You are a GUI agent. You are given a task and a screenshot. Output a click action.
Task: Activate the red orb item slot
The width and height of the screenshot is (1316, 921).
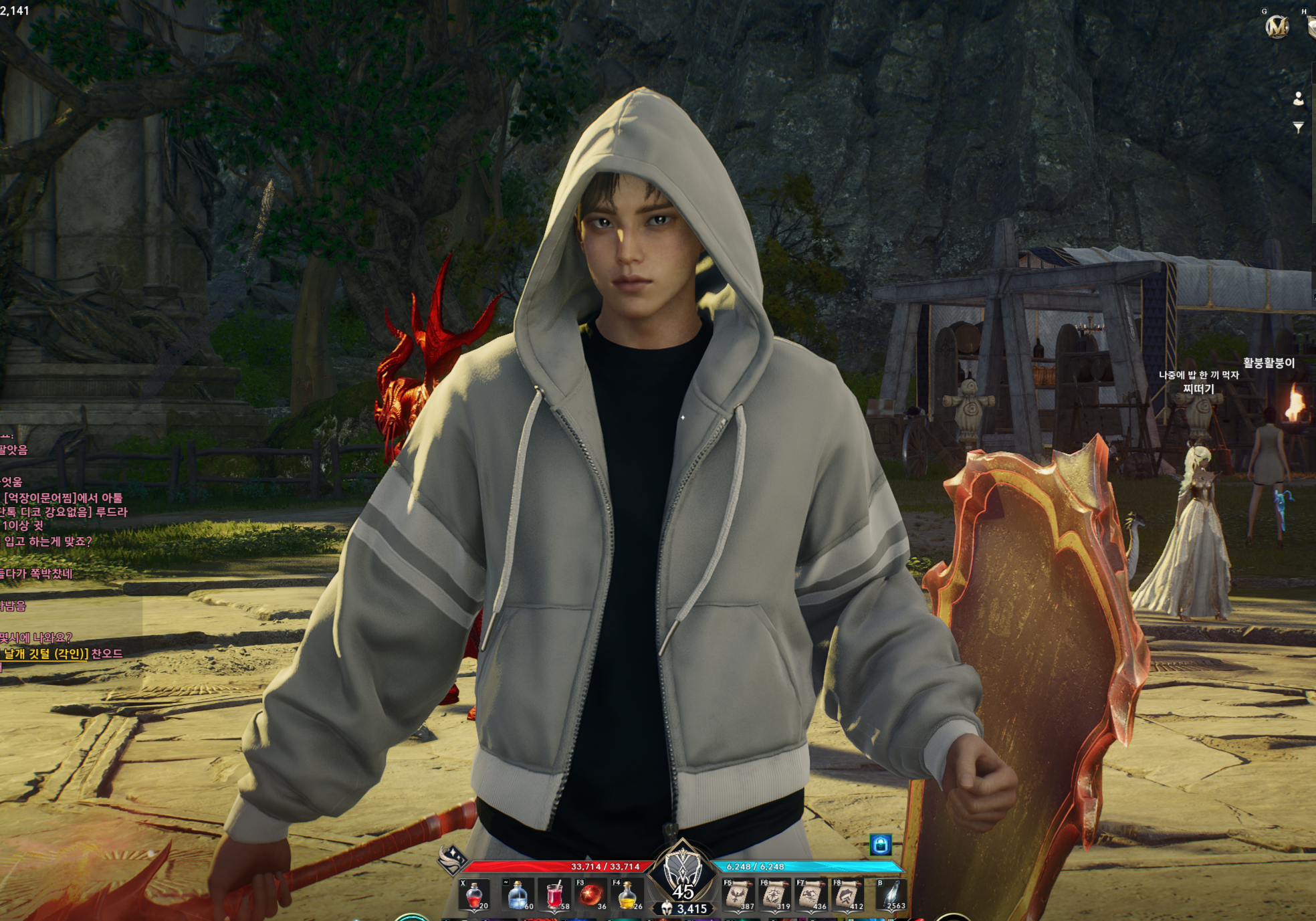tap(590, 895)
